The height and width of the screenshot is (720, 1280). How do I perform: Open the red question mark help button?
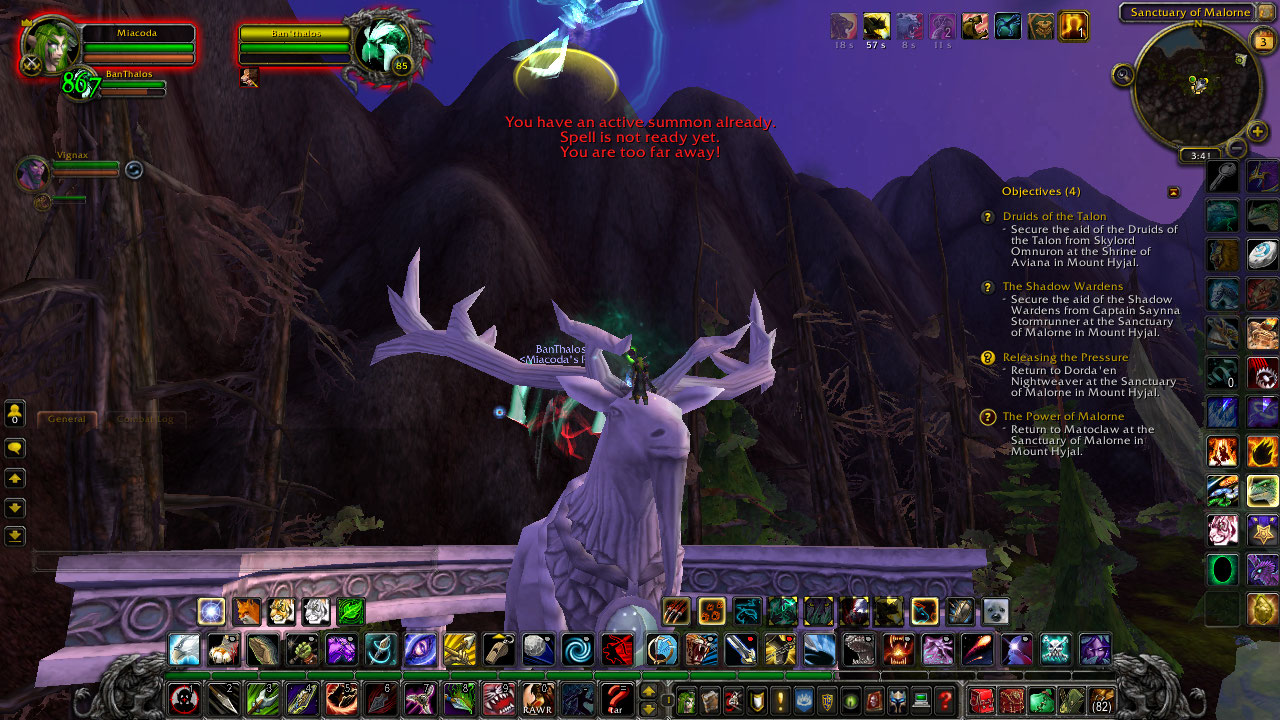(944, 700)
